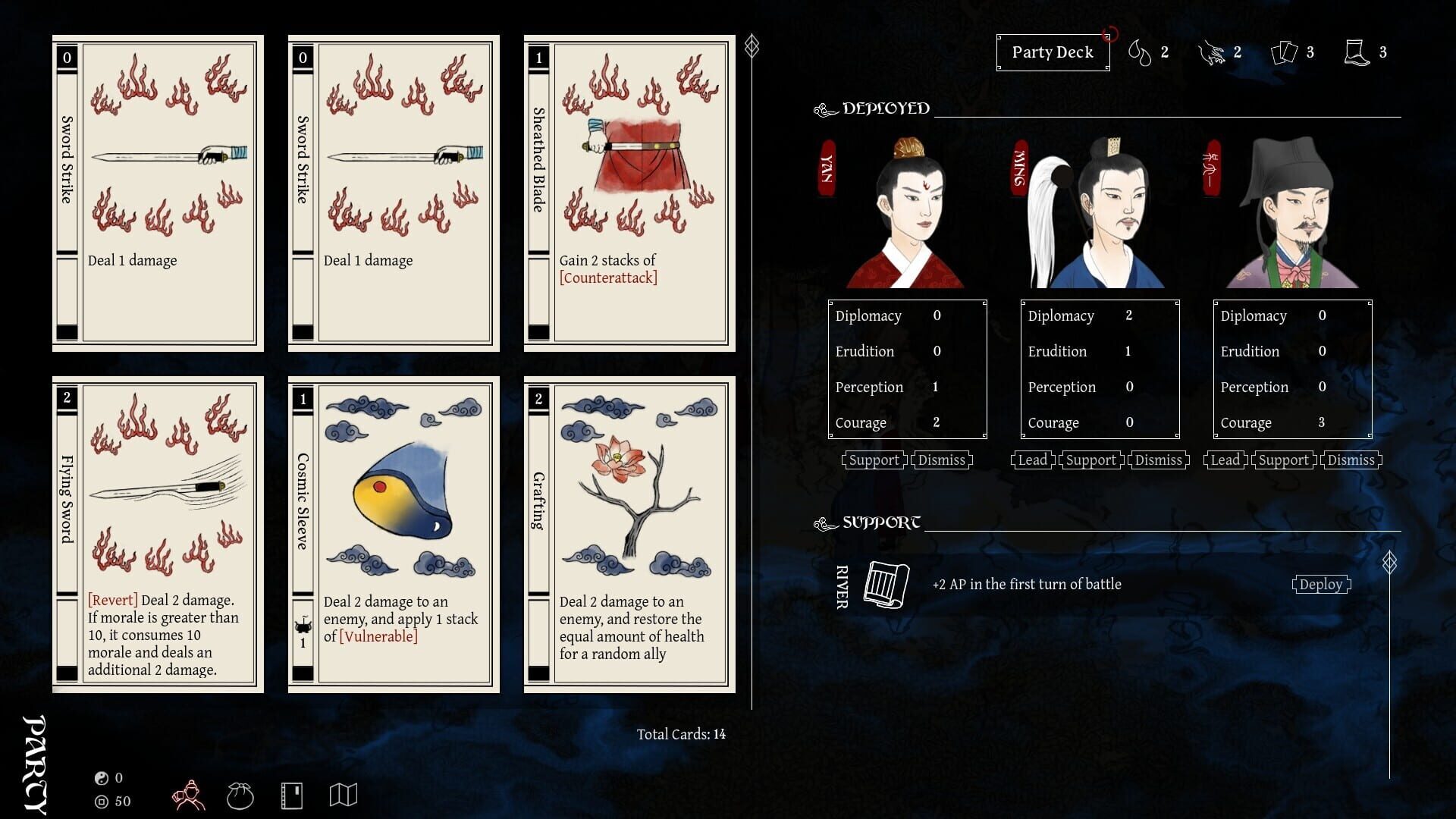This screenshot has height=819, width=1456.
Task: Click the coin currency icon showing 50
Action: click(101, 802)
